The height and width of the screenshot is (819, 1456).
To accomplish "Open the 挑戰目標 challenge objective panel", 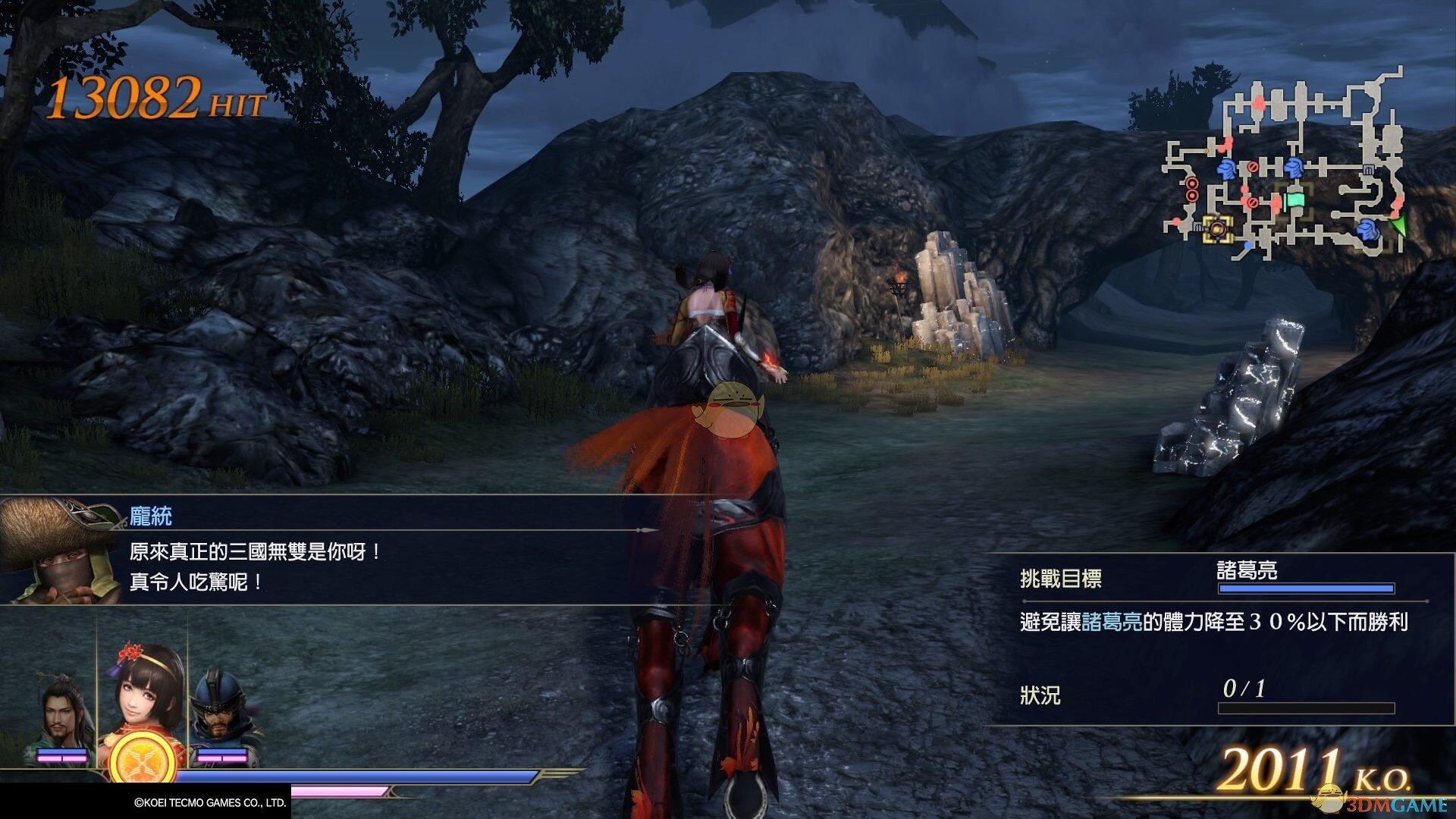I will (x=1060, y=579).
